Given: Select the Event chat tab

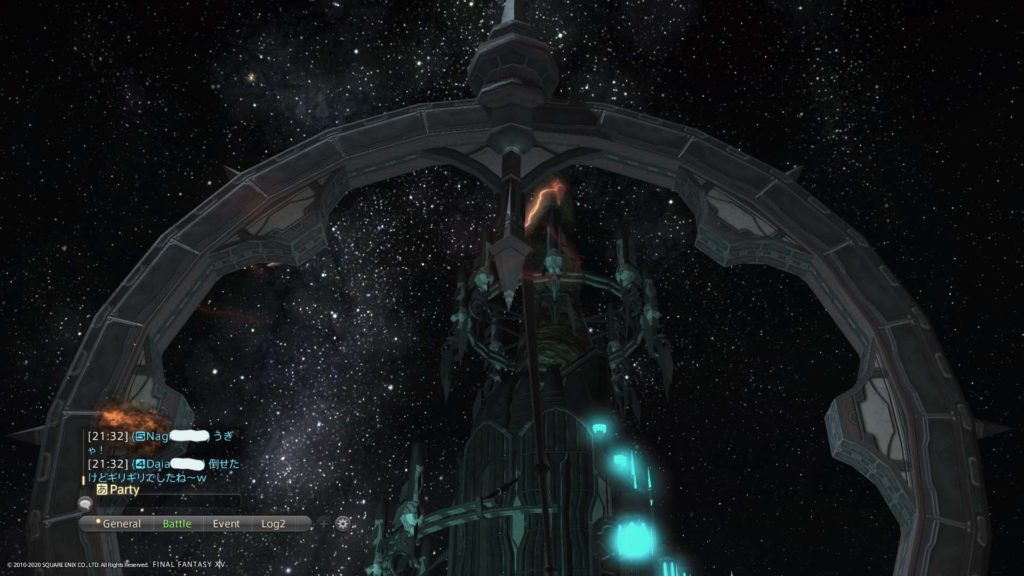Looking at the screenshot, I should coord(226,523).
